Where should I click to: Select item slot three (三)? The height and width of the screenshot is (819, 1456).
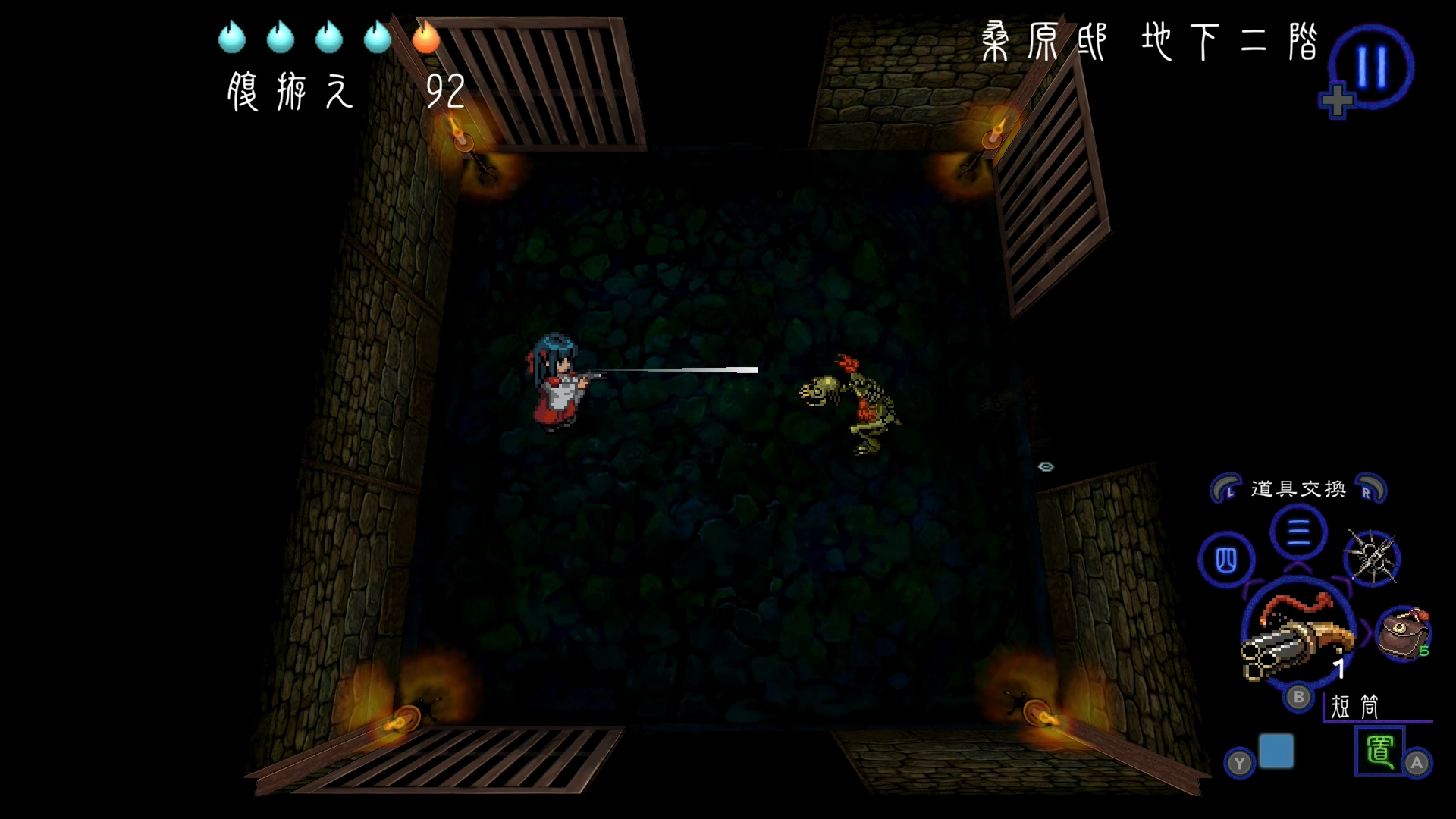(x=1298, y=532)
